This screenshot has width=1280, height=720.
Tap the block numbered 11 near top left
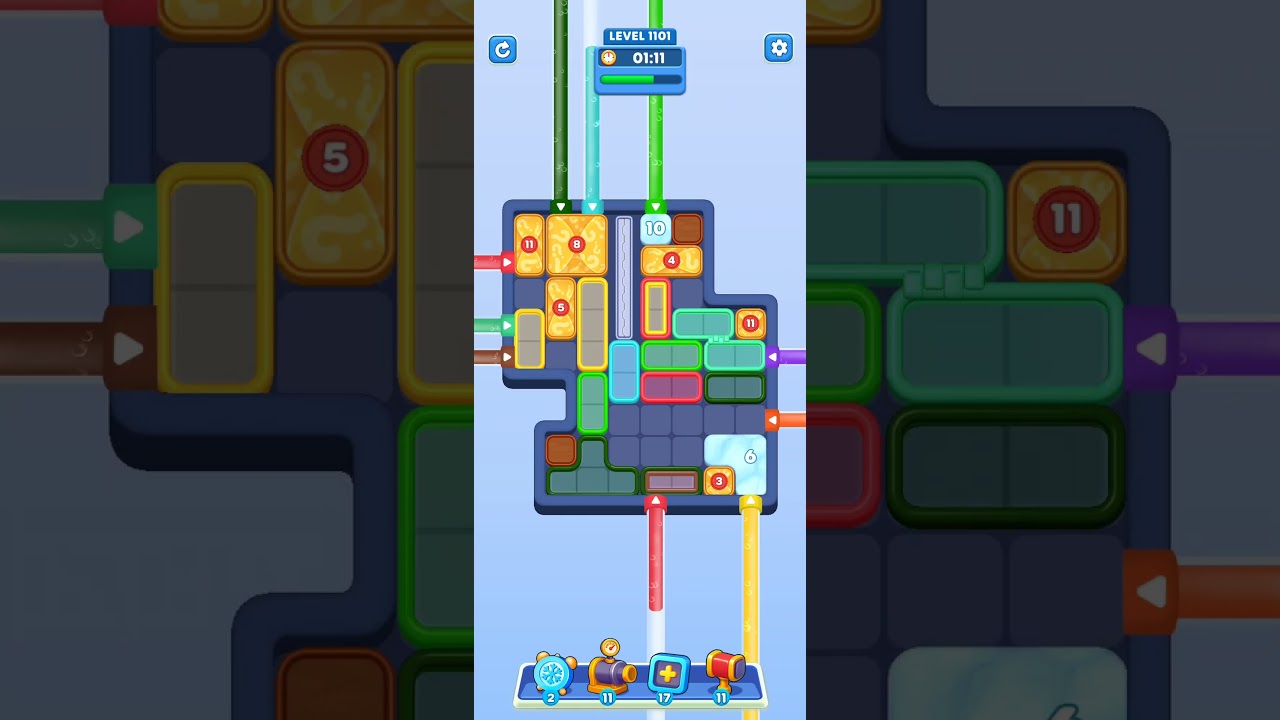coord(528,243)
